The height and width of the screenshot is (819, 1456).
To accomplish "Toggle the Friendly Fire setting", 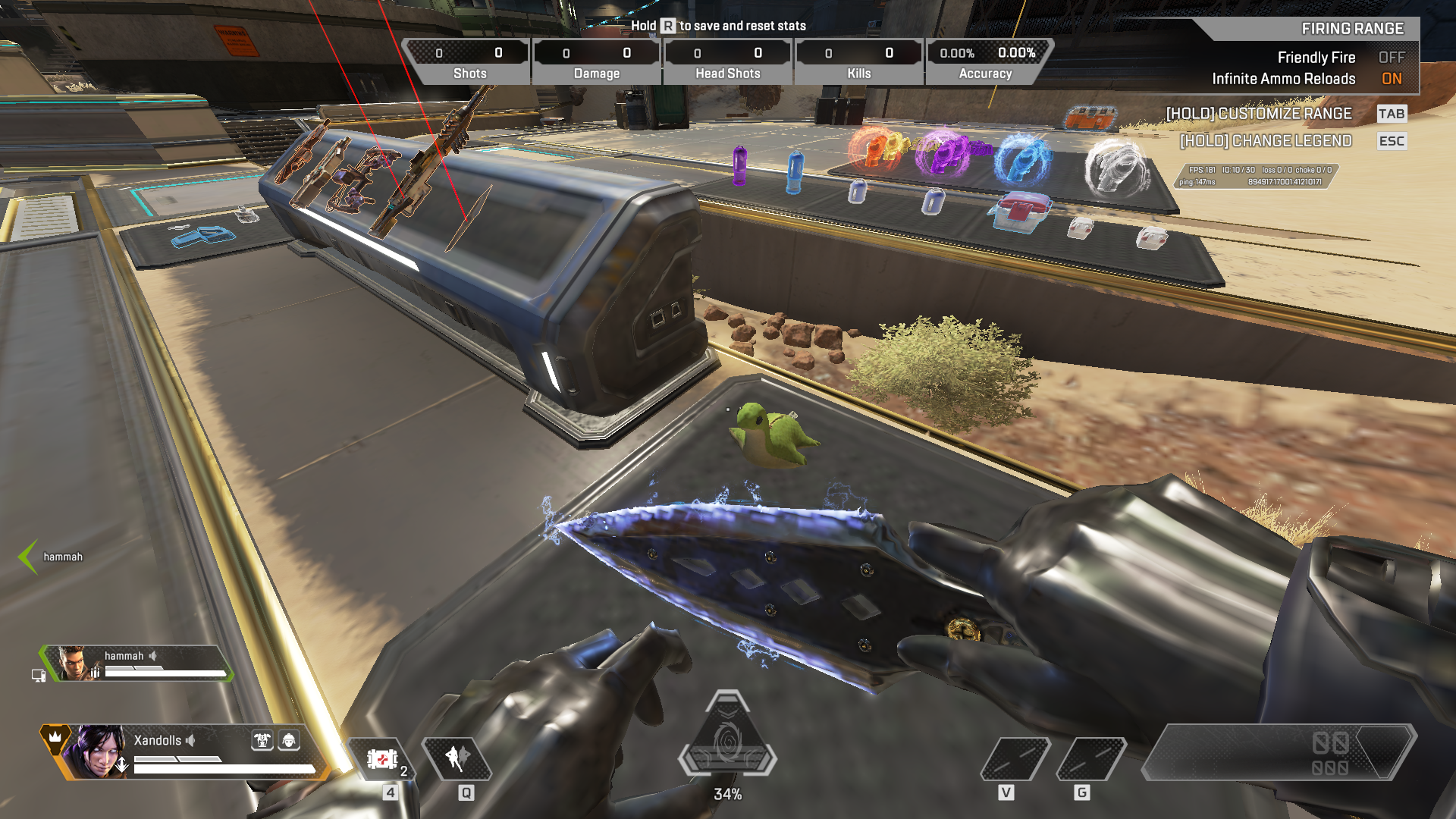I will click(1391, 58).
